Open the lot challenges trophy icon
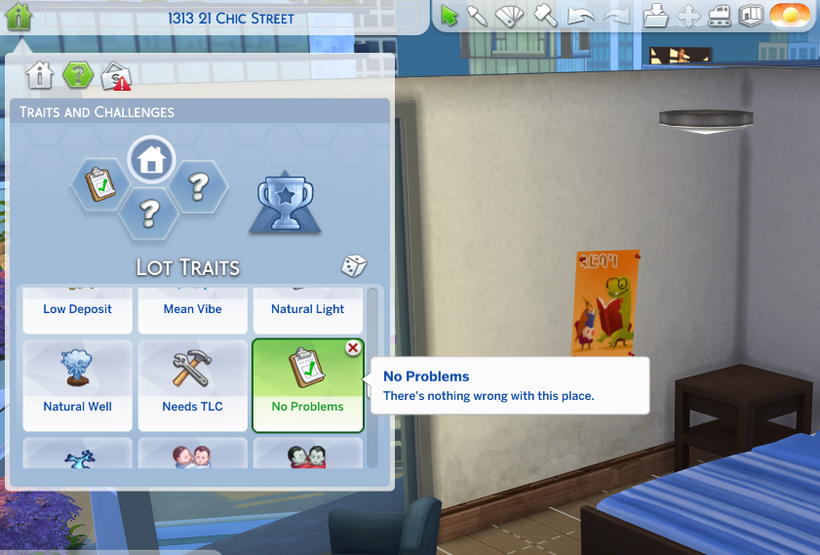Screen dimensions: 820x555 point(284,203)
